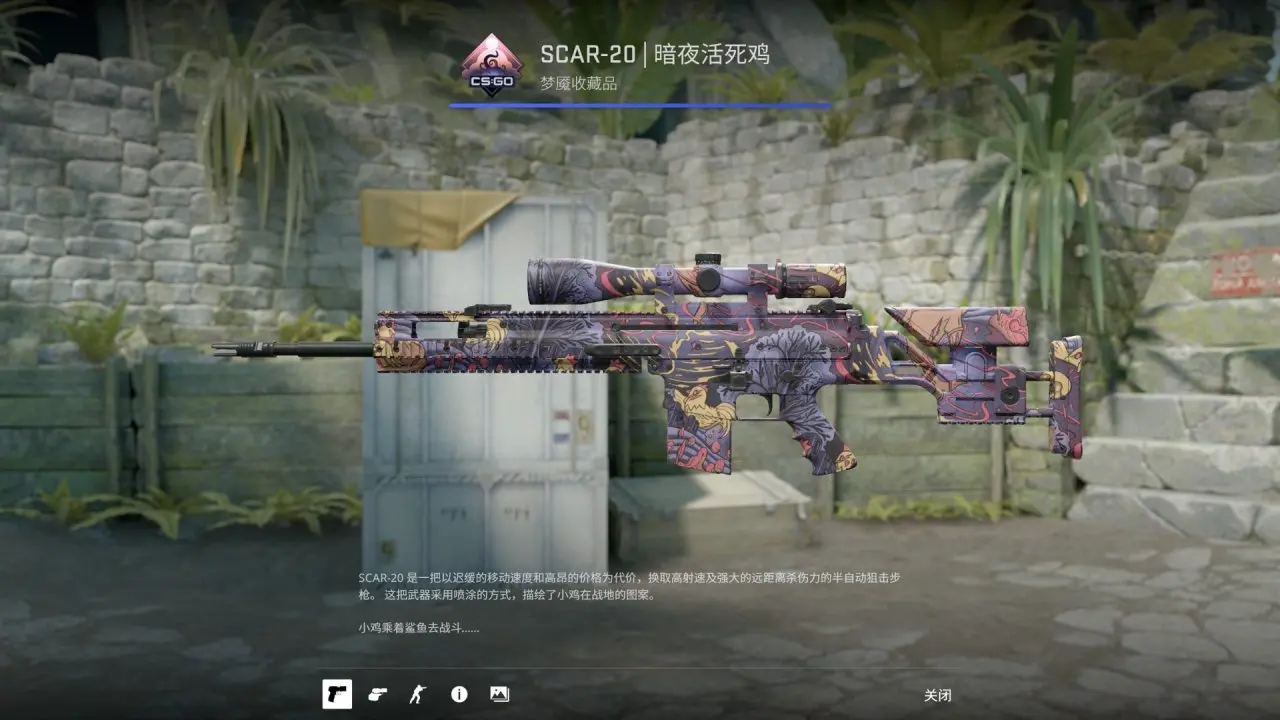Close the weapon inspect screen via 关闭
The height and width of the screenshot is (720, 1280).
[937, 695]
